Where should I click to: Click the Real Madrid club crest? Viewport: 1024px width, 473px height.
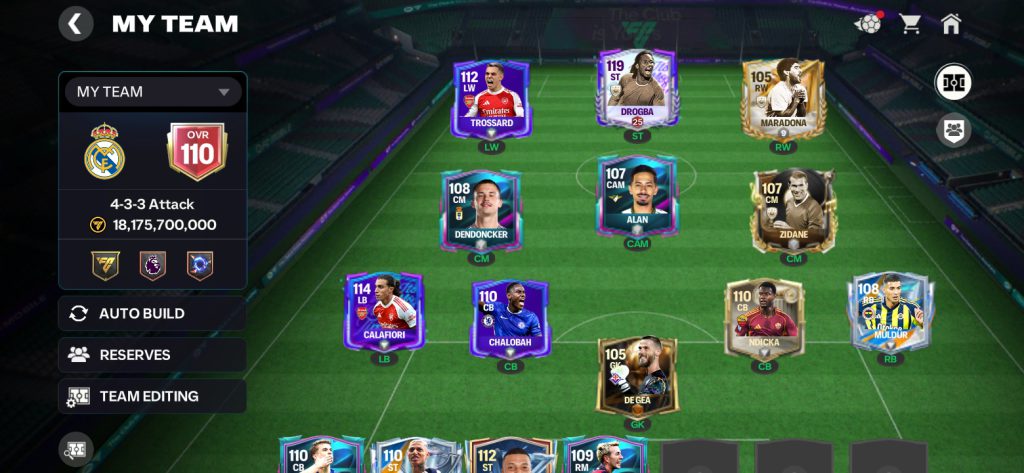(105, 152)
